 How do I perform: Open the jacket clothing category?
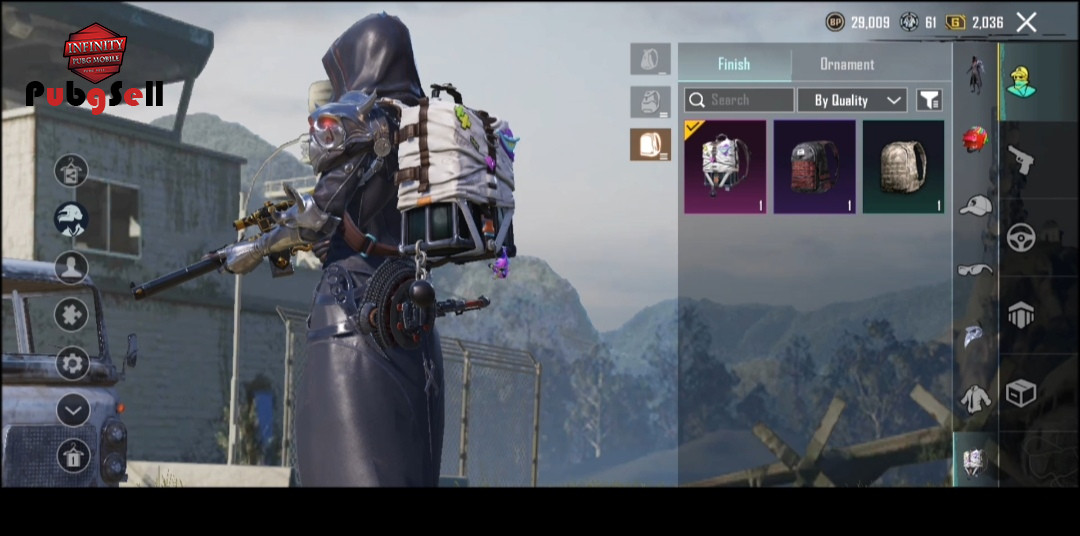tap(975, 398)
